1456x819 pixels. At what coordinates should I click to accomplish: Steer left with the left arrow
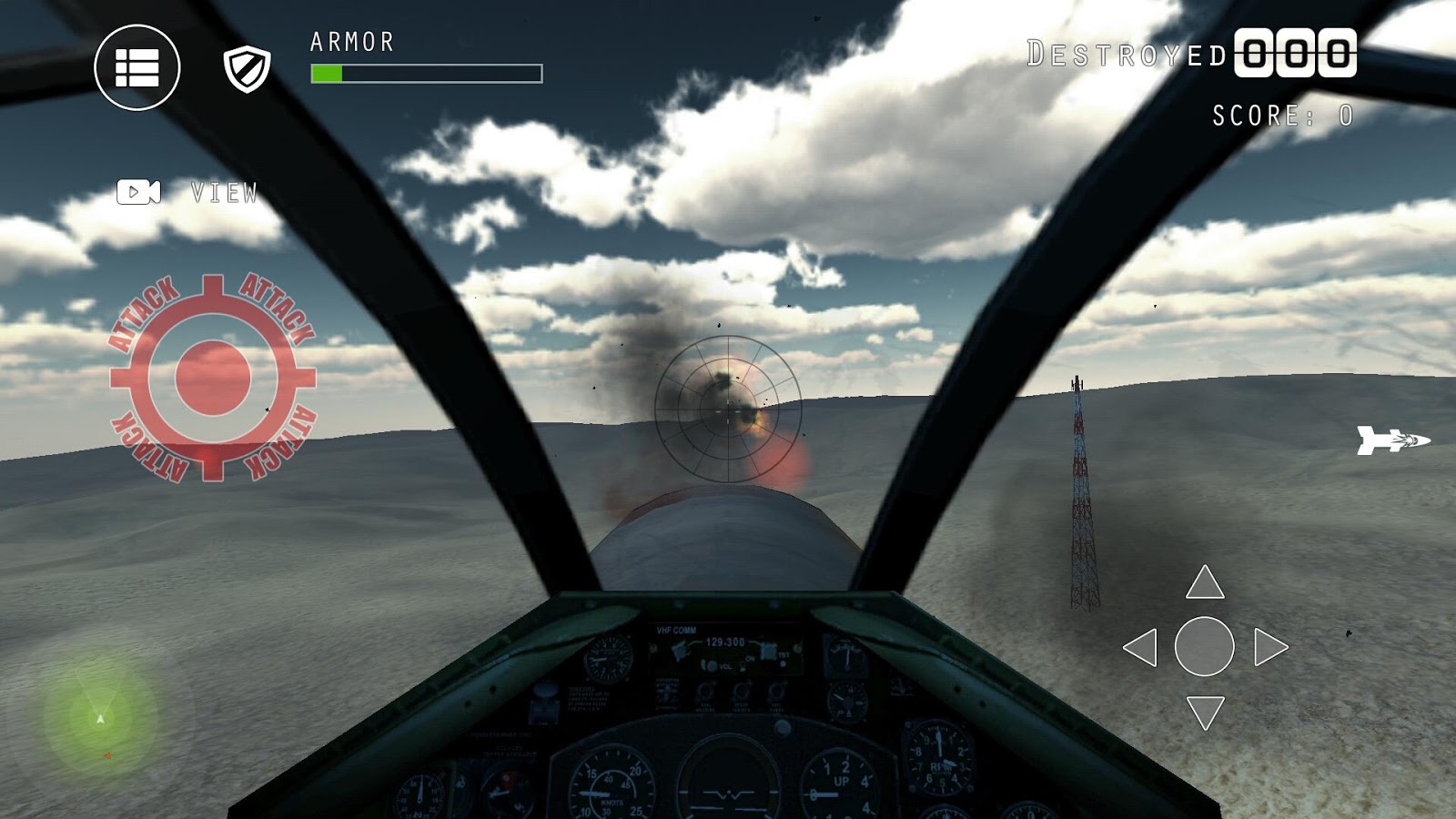[x=1140, y=647]
